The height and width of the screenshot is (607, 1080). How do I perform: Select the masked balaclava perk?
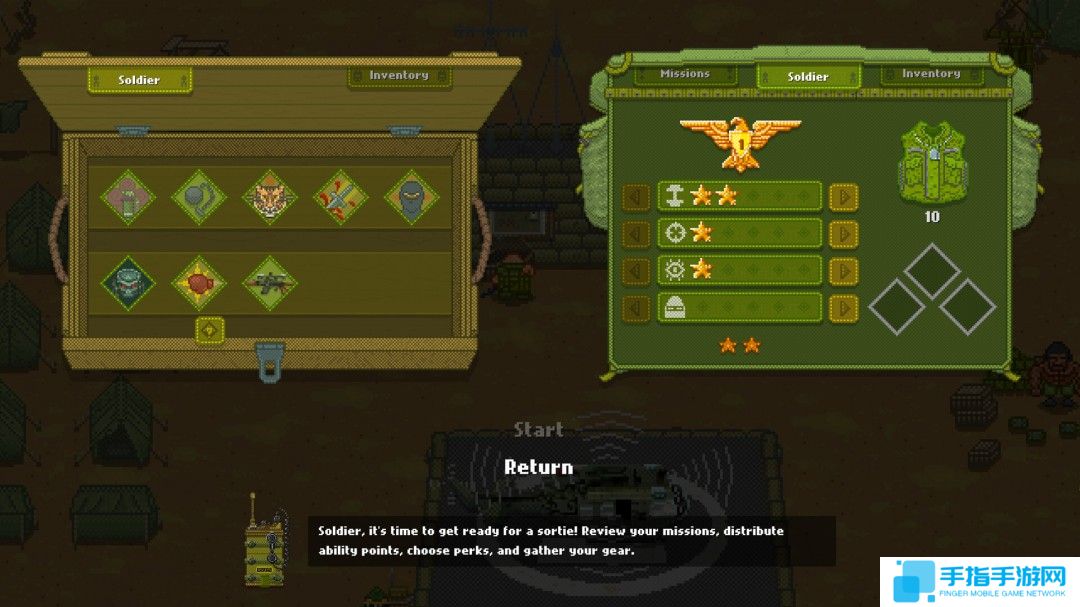coord(412,198)
